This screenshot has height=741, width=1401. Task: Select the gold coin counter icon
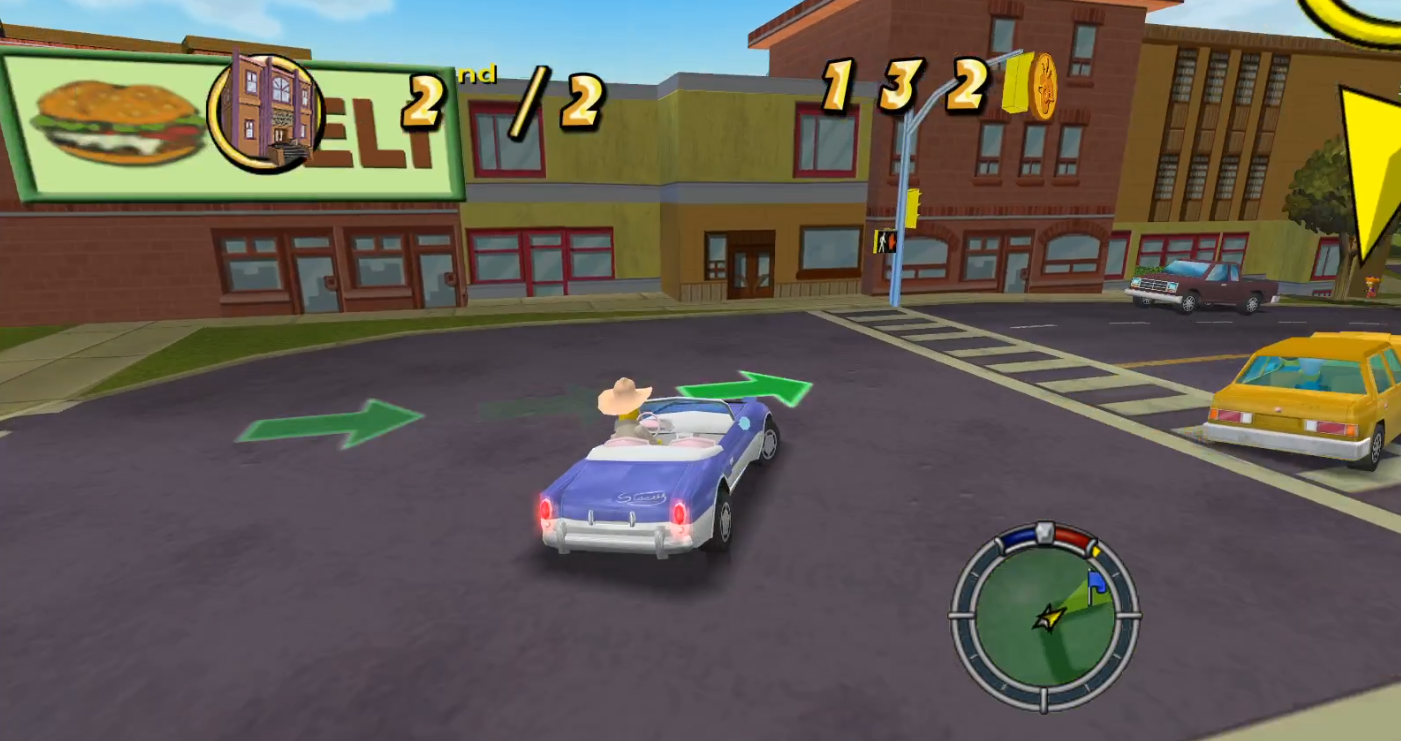[1043, 87]
